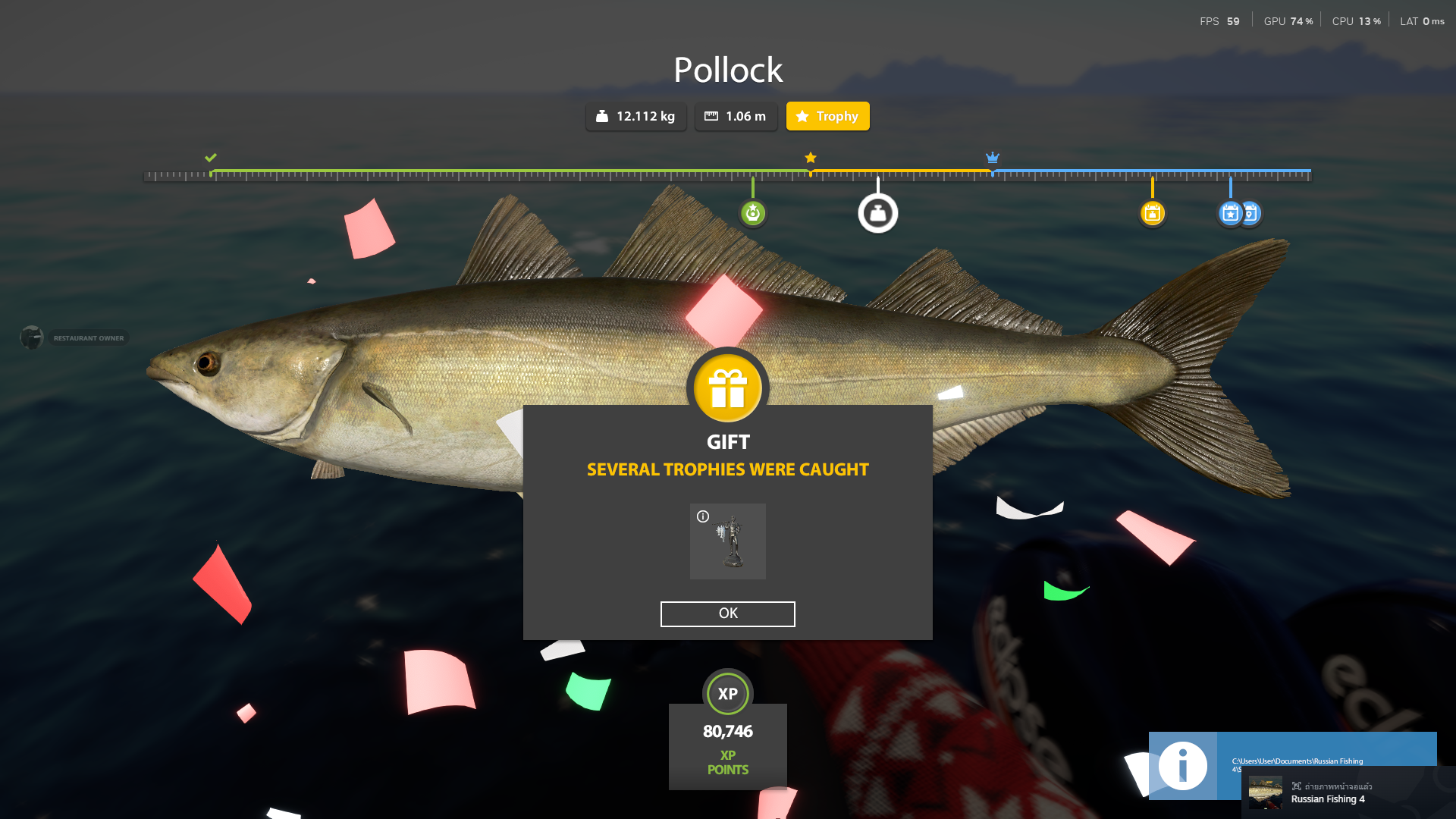The image size is (1456, 819).
Task: Select the yellow trophy calendar record icon
Action: pos(1153,213)
